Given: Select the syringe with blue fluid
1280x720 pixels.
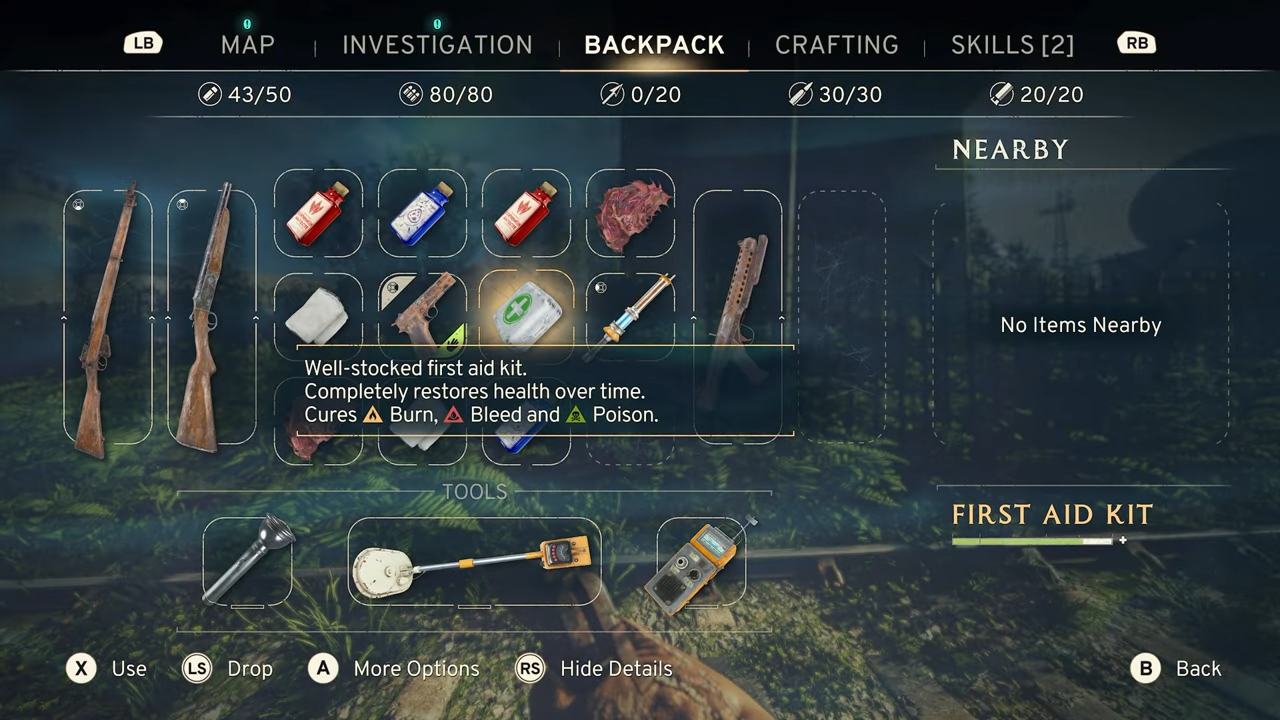Looking at the screenshot, I should [x=630, y=312].
